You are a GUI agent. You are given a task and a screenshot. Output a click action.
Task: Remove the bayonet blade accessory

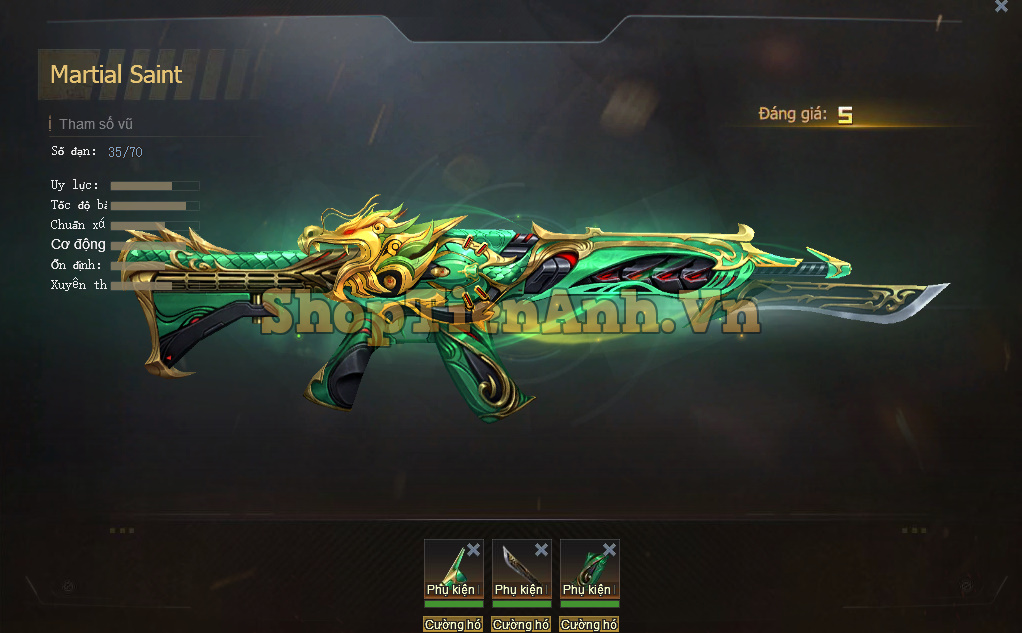[541, 550]
